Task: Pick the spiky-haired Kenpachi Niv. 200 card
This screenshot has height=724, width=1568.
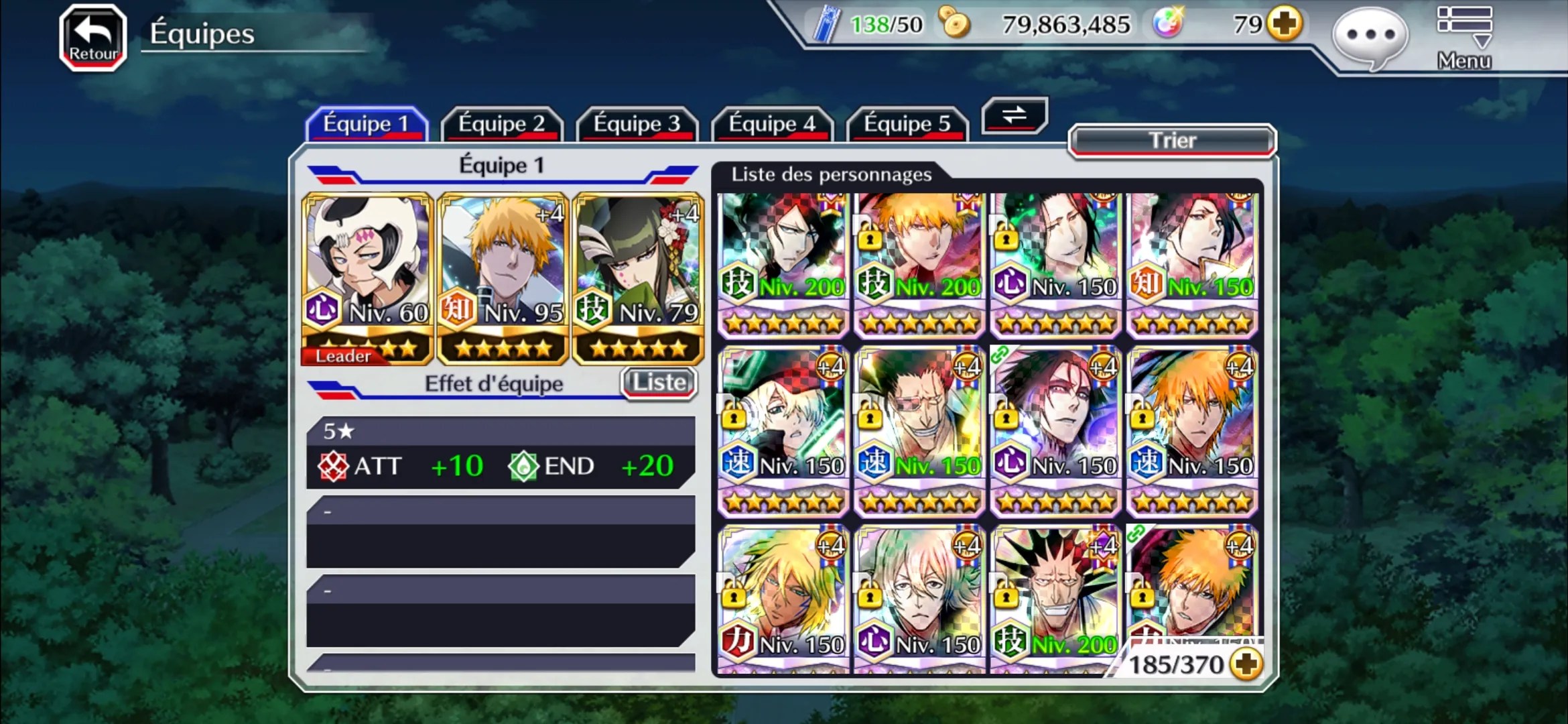Action: coord(1055,598)
